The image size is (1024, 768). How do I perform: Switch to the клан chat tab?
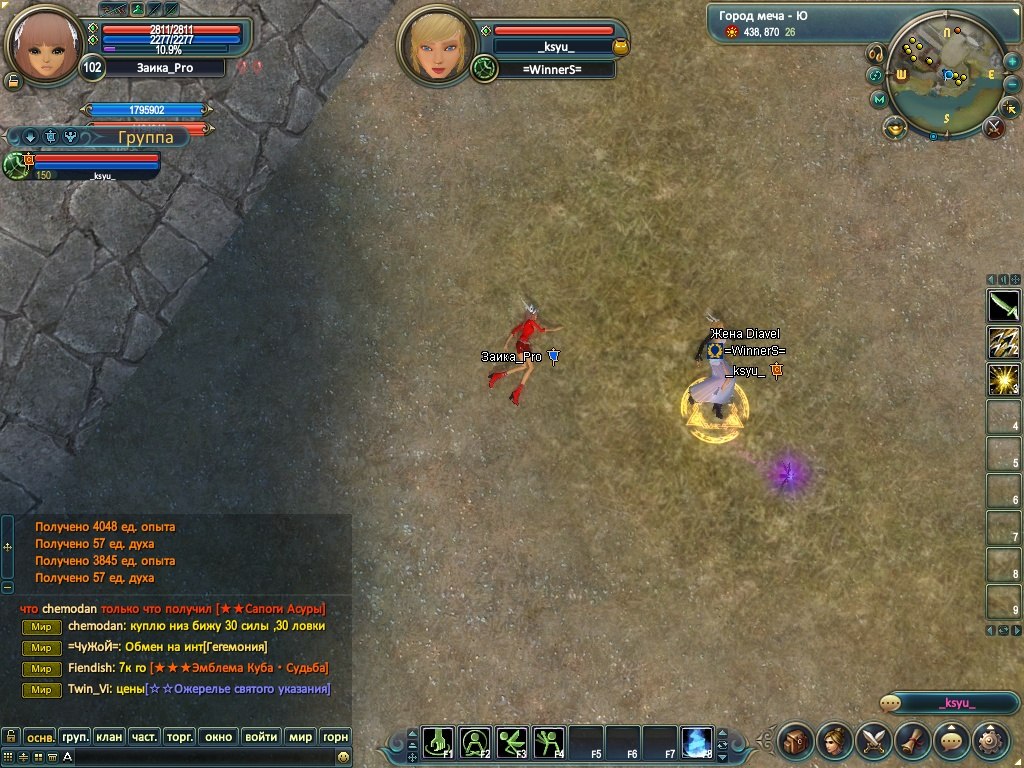109,737
